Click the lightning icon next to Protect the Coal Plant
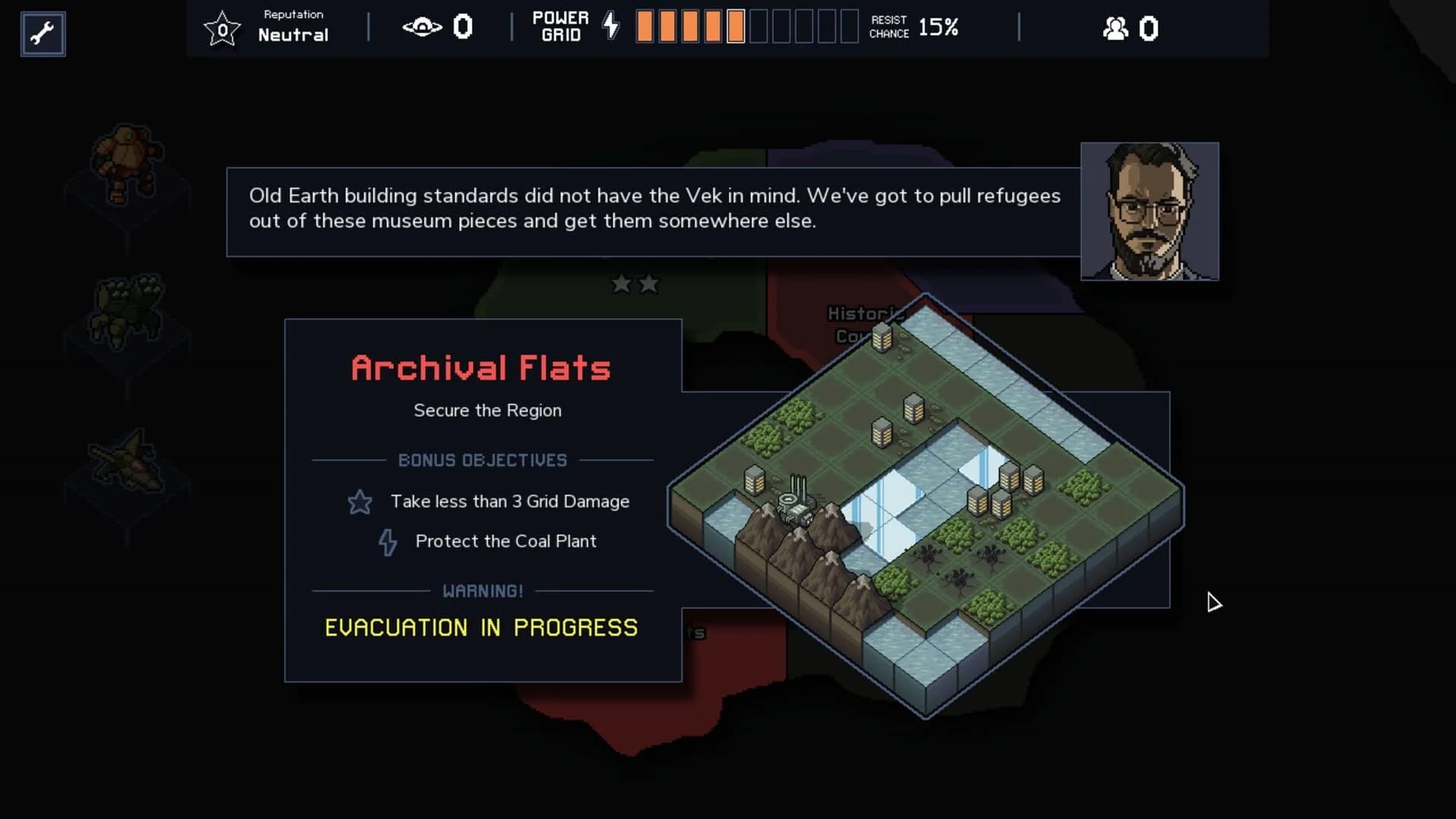The height and width of the screenshot is (819, 1456). (388, 541)
